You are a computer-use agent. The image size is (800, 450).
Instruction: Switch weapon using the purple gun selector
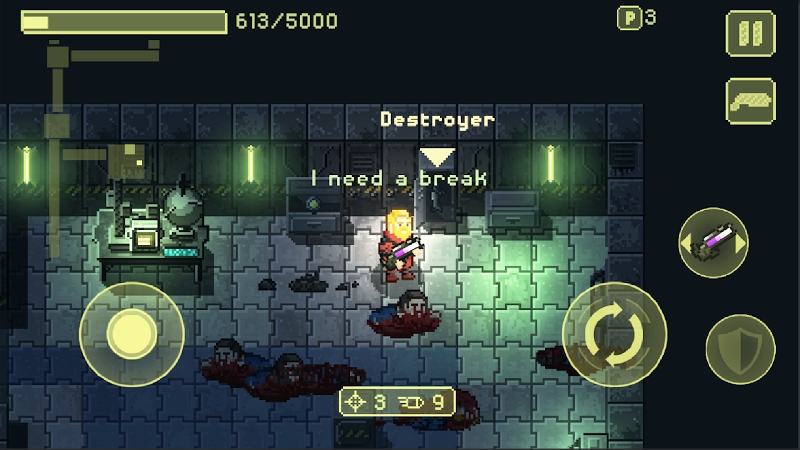click(713, 243)
